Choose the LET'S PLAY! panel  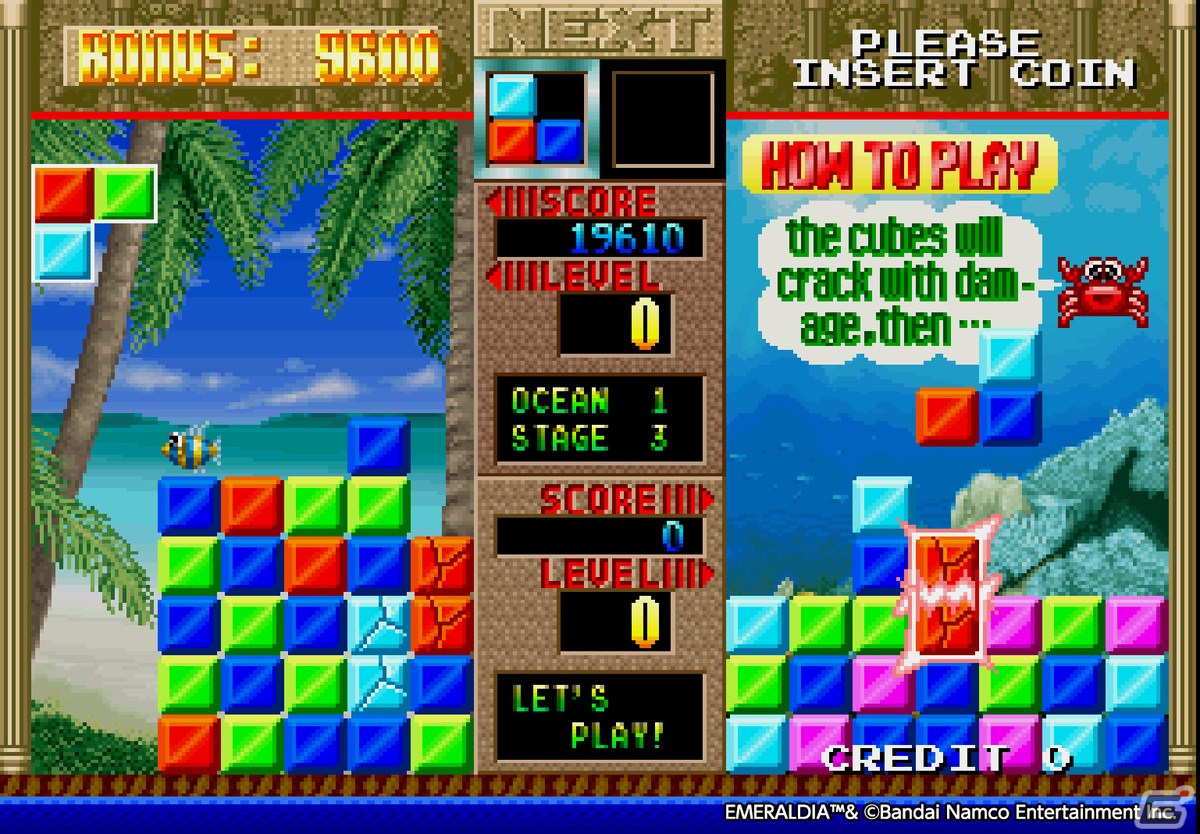(x=600, y=716)
